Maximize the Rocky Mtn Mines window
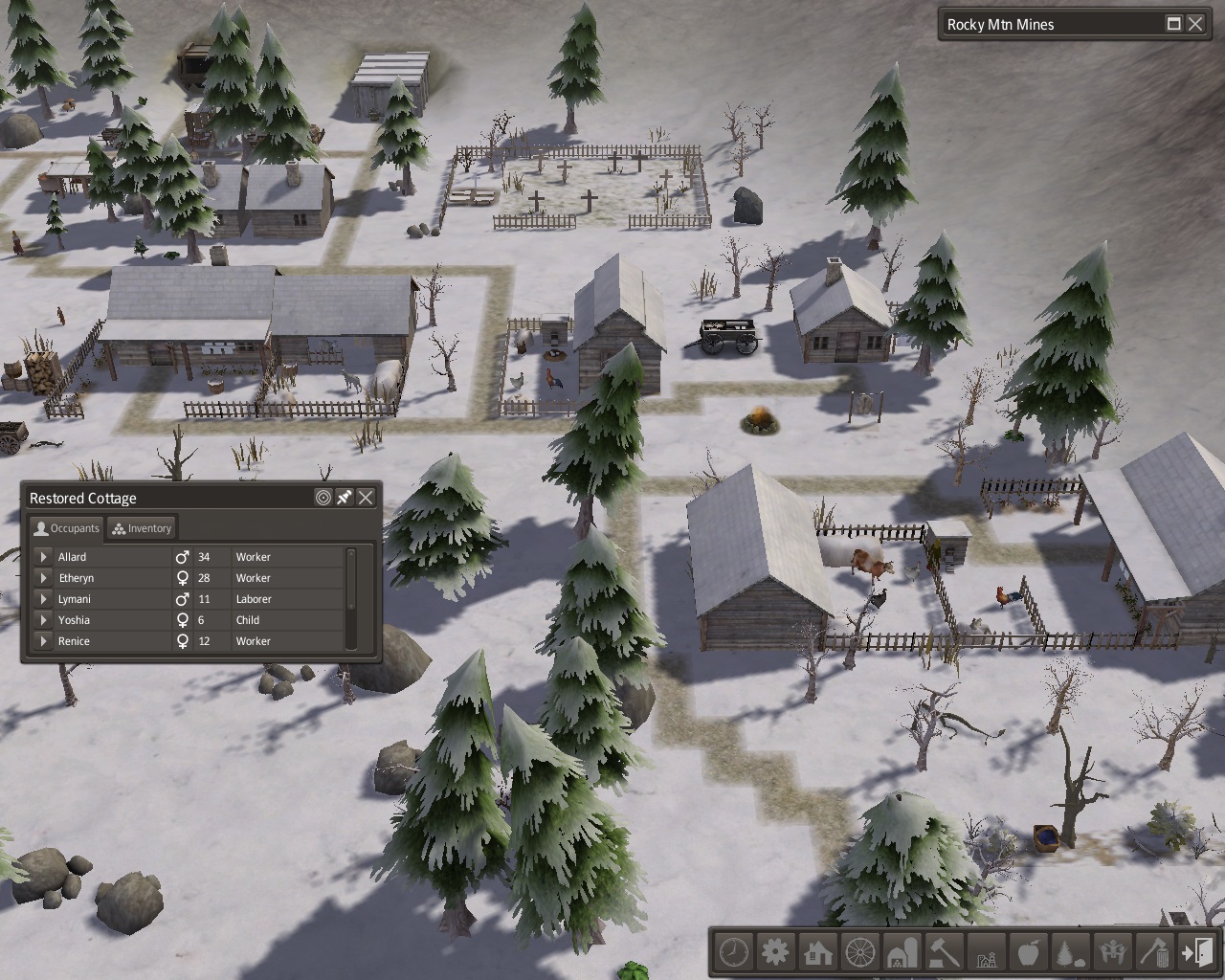Screen dimensions: 1225x980 [x=1174, y=24]
